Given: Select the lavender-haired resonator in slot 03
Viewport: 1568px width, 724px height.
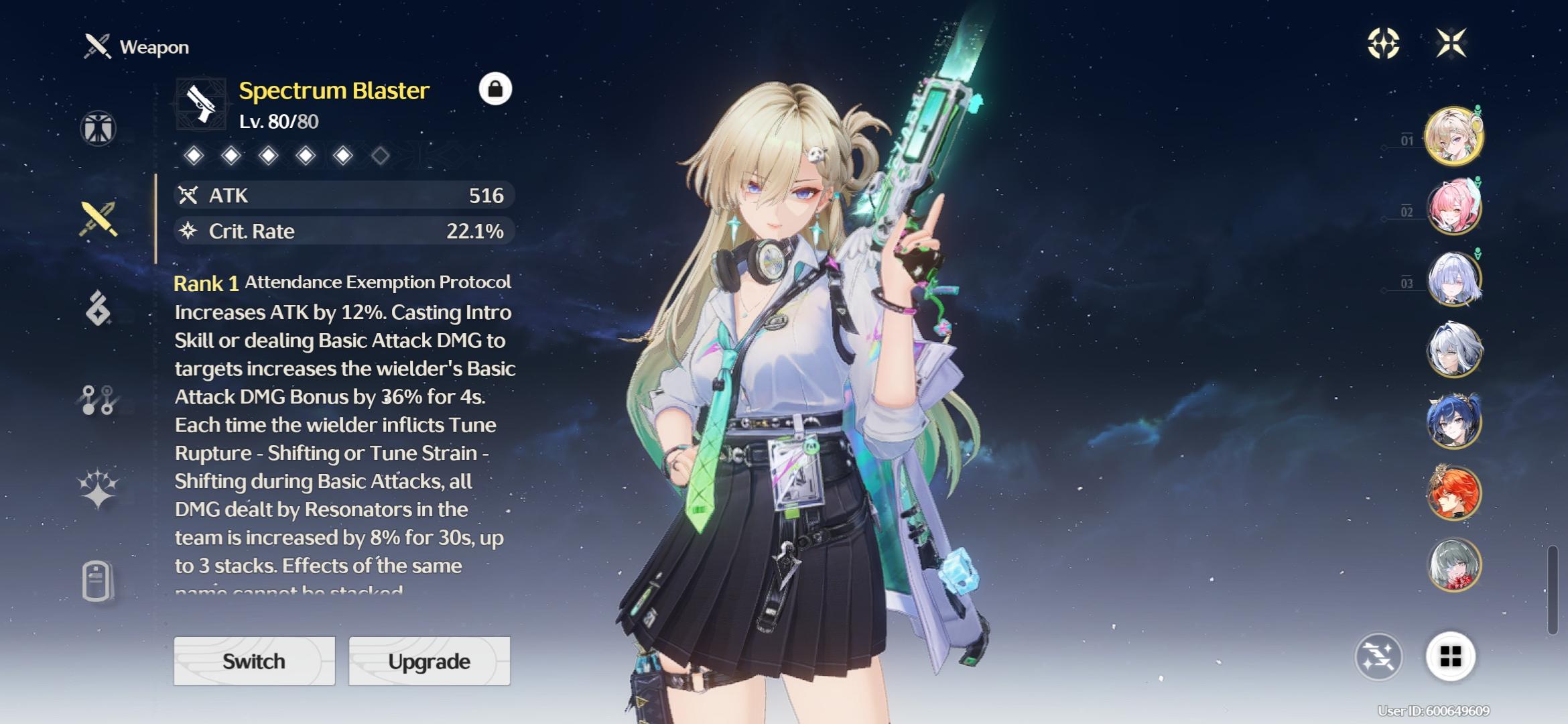Looking at the screenshot, I should pos(1453,279).
